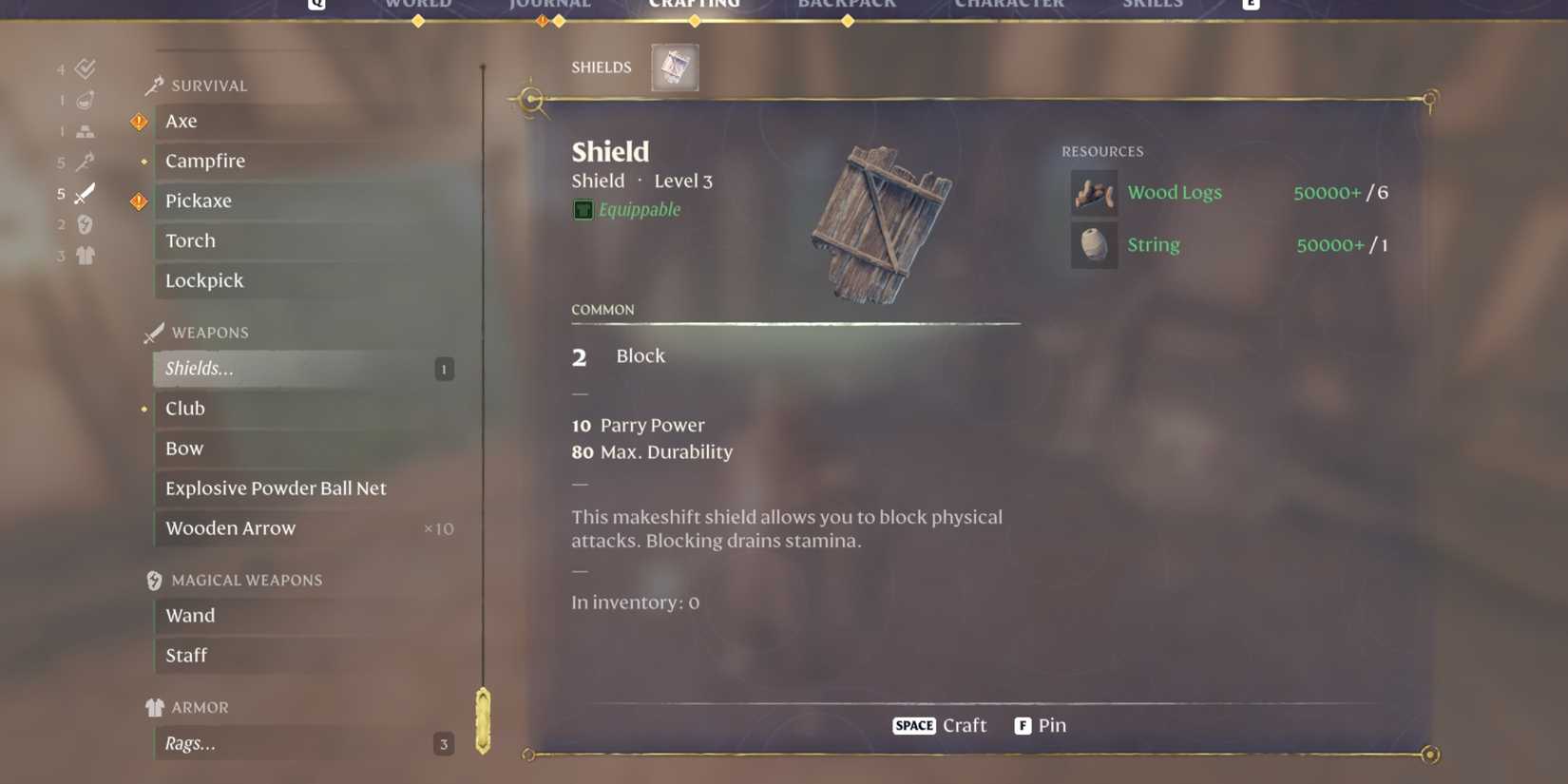Image resolution: width=1568 pixels, height=784 pixels.
Task: Open the Magical Weapons shield category icon
Action: pos(84,225)
